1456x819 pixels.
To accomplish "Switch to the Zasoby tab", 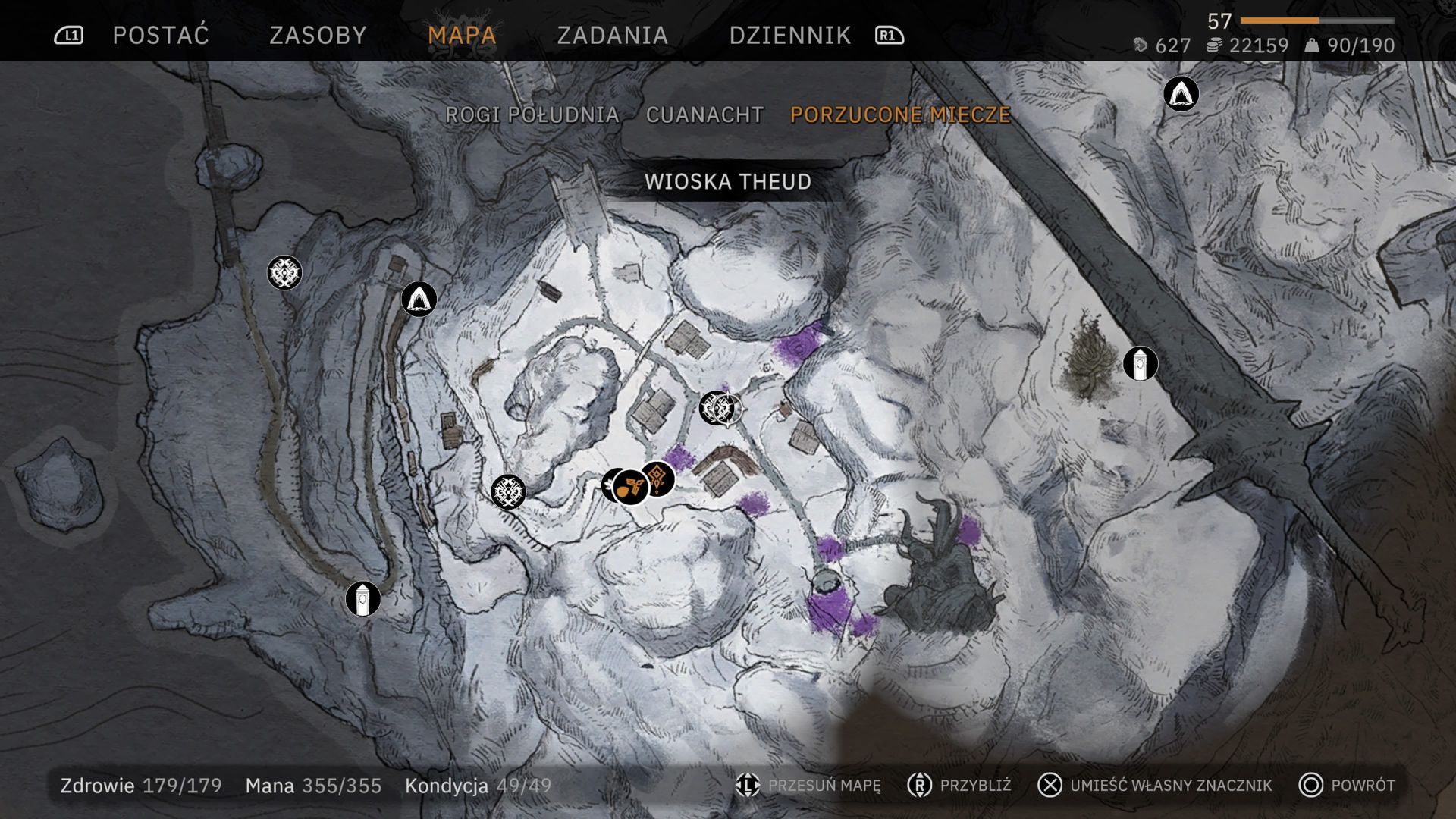I will [318, 36].
